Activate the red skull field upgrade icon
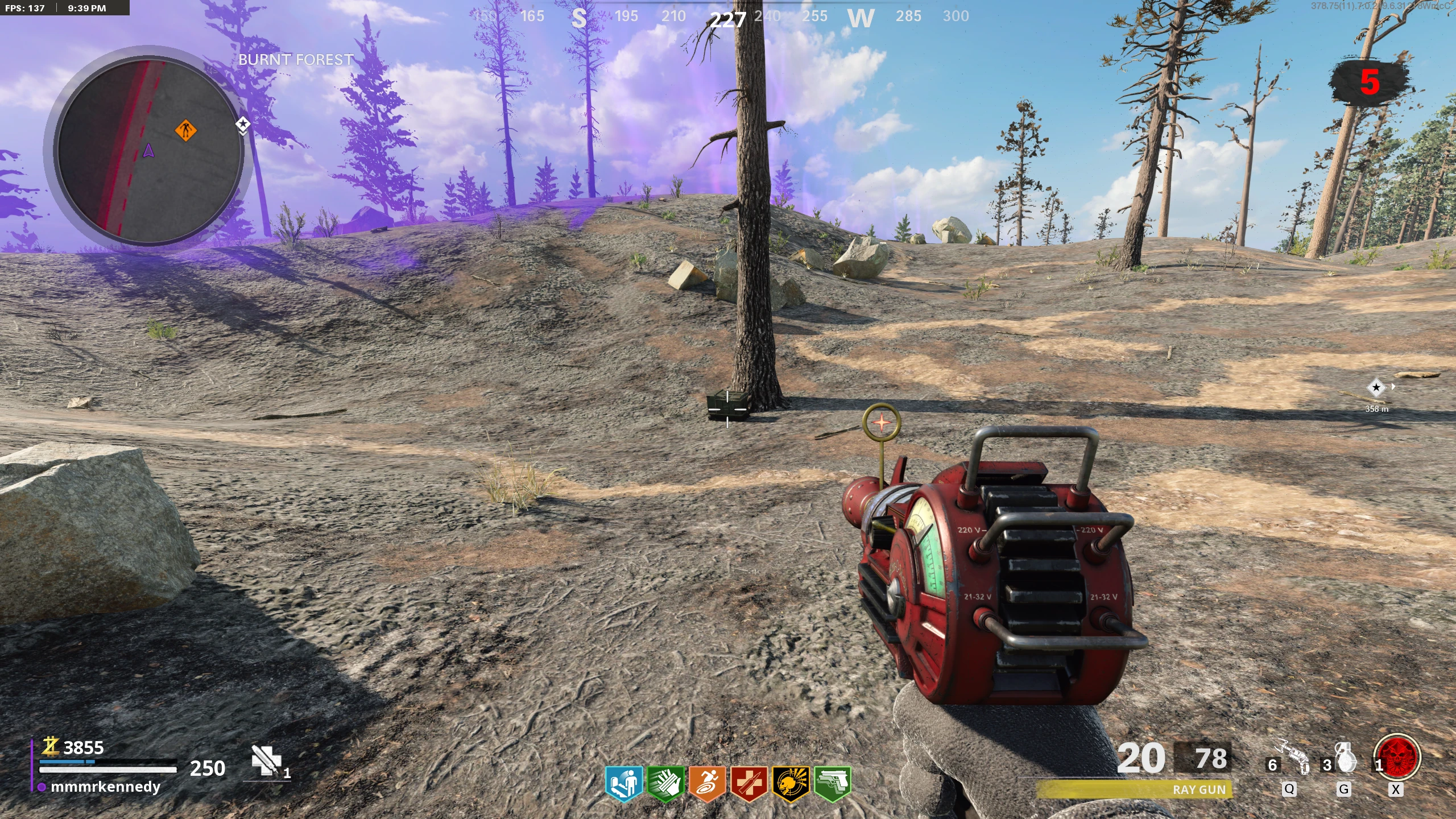This screenshot has height=819, width=1456. [1397, 756]
